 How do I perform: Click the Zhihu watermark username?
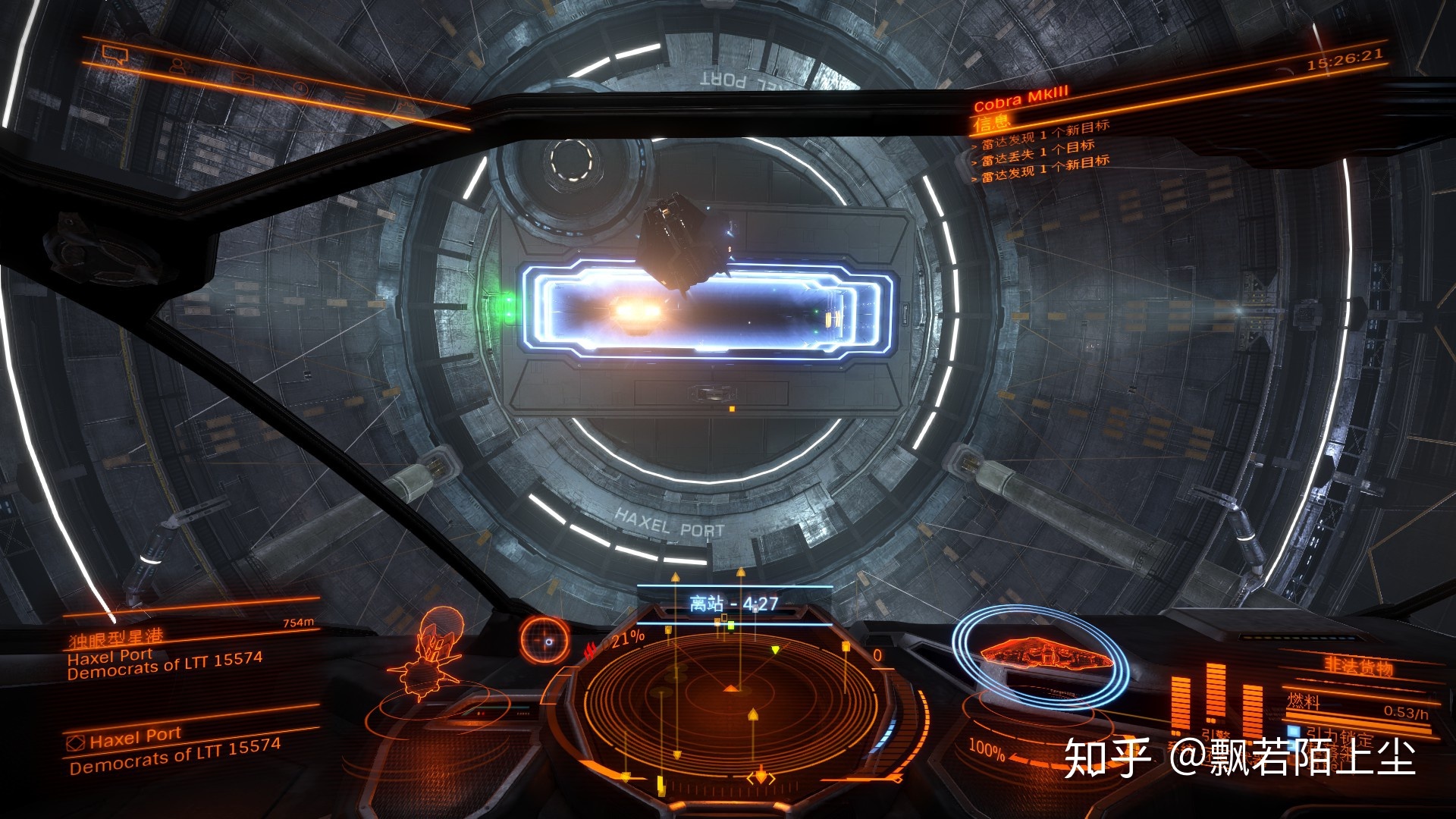tap(1292, 757)
